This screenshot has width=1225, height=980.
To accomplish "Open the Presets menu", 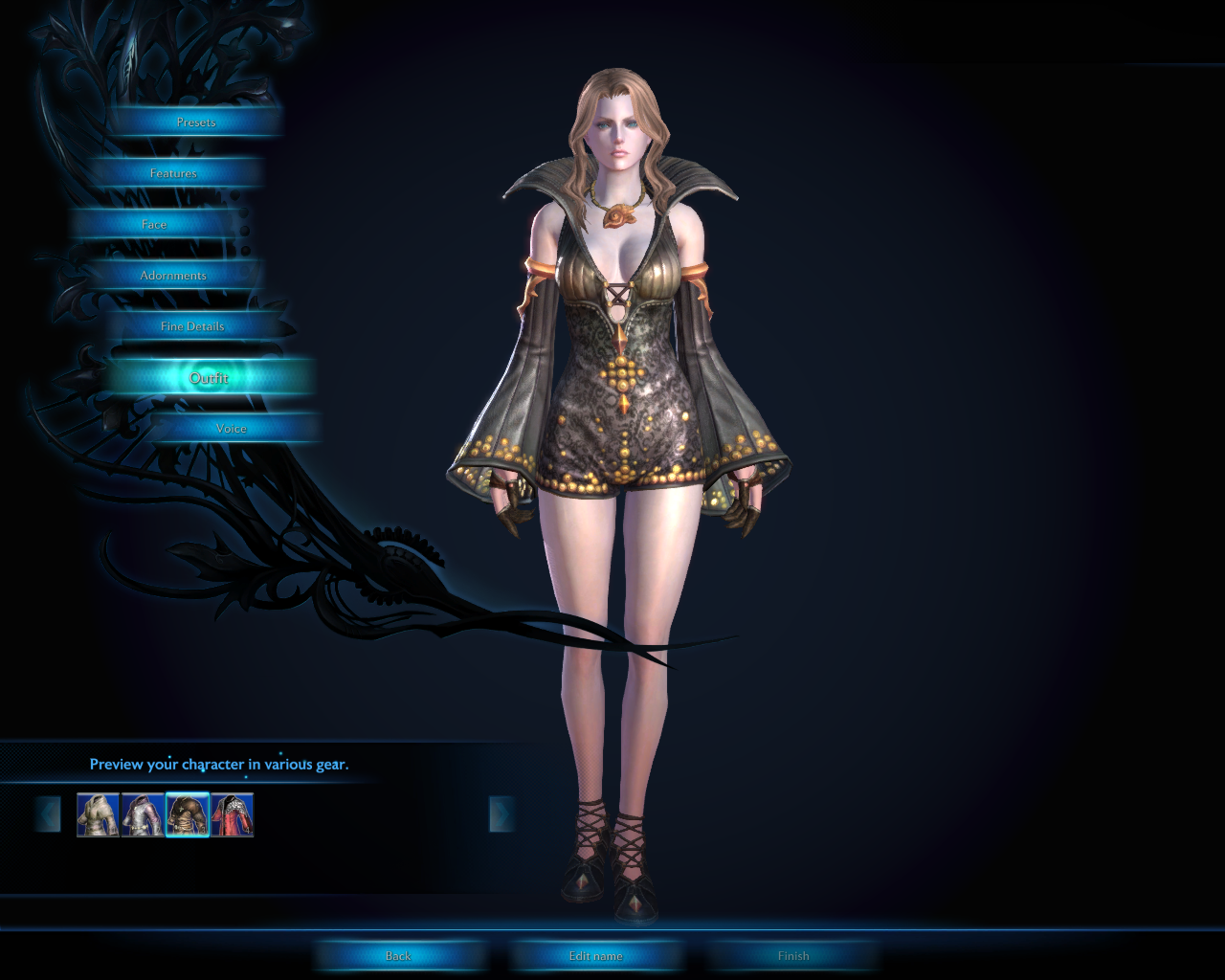I will pos(196,122).
